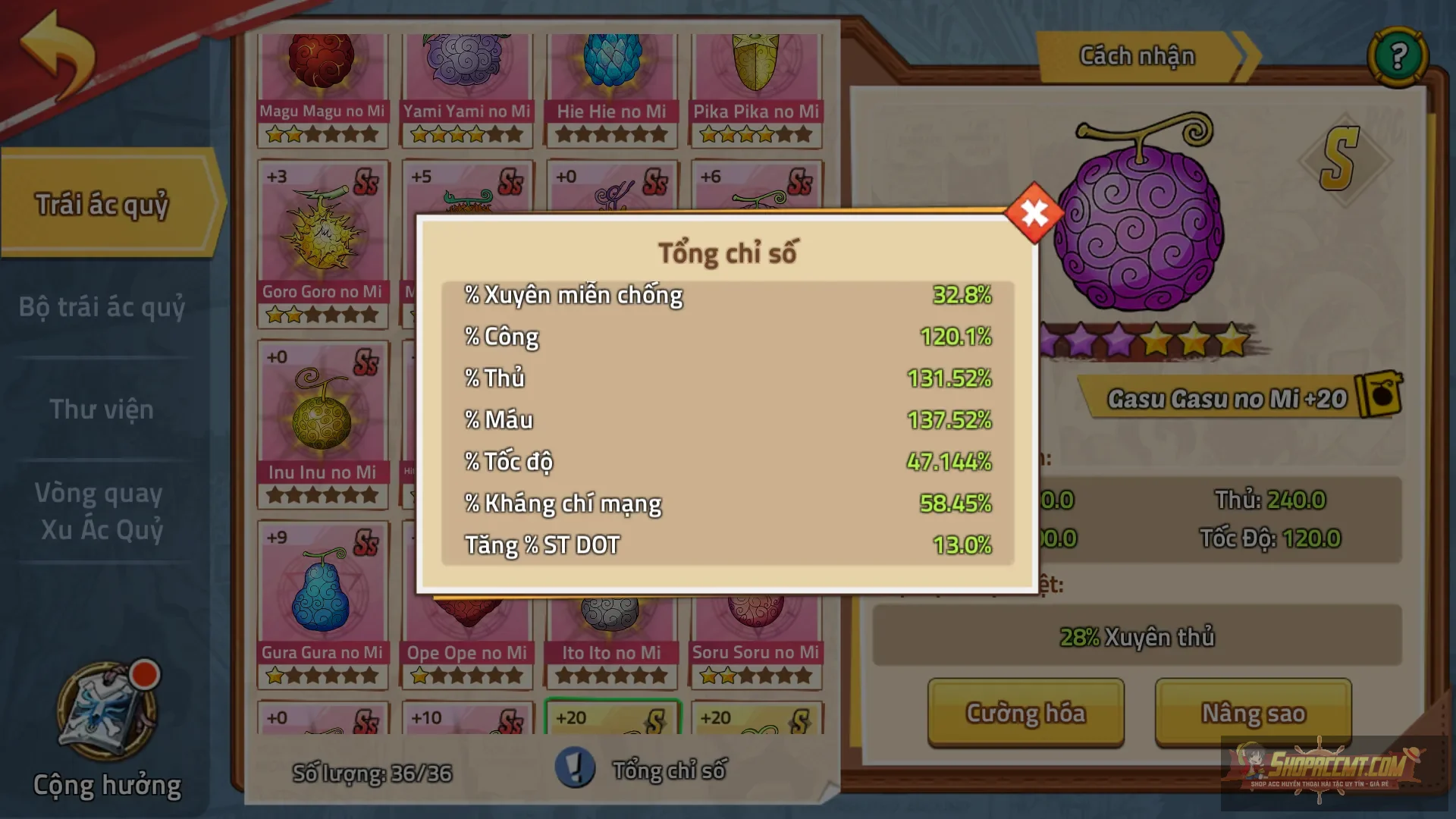Select the Goro Goro no Mi fruit

tap(322, 227)
